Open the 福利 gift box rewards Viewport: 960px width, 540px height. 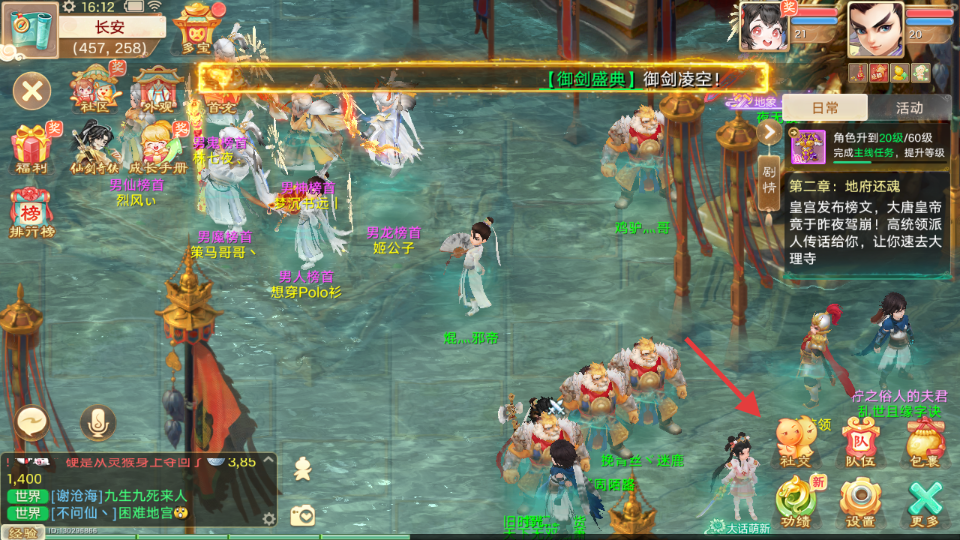[32, 146]
